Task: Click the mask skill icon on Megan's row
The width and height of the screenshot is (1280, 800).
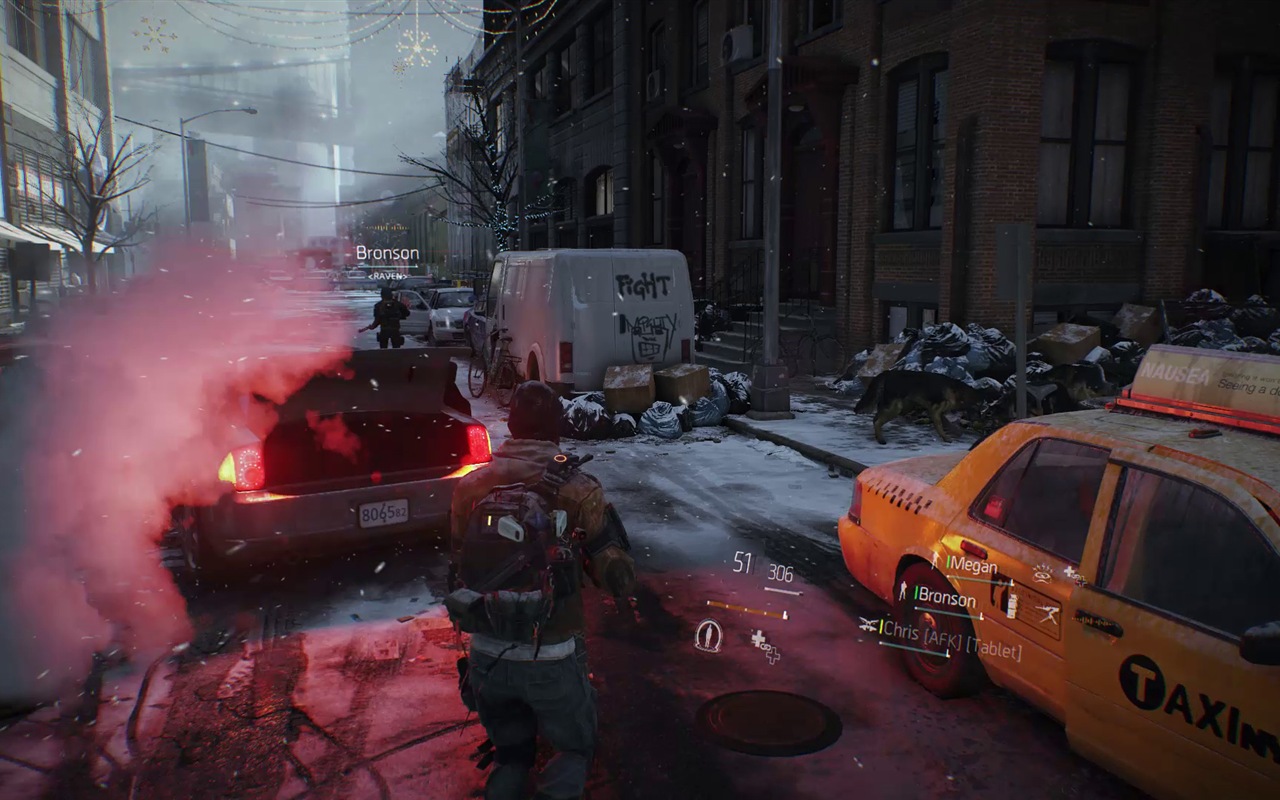Action: 1042,573
